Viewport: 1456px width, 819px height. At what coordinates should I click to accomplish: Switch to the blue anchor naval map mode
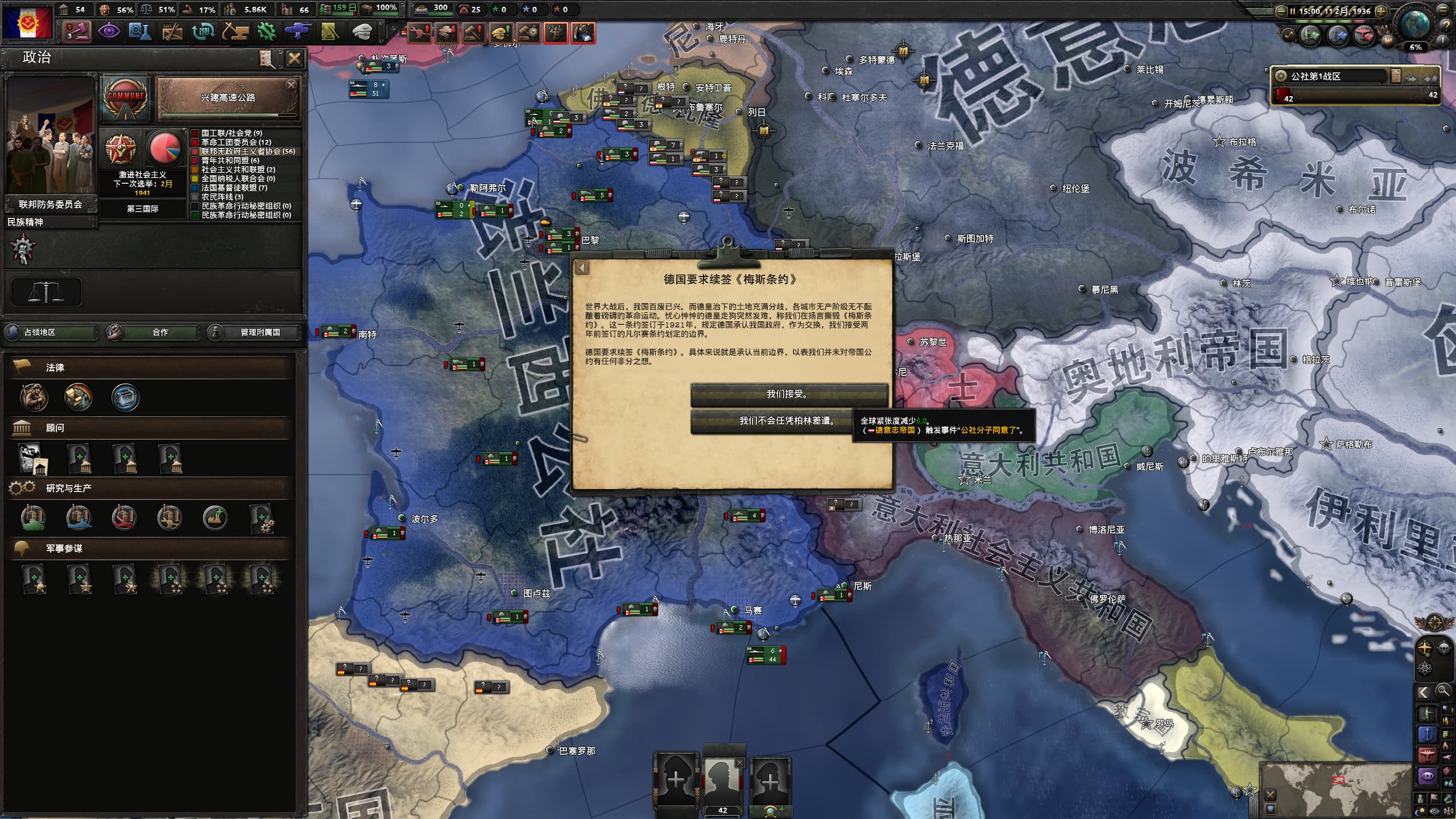click(x=1427, y=734)
